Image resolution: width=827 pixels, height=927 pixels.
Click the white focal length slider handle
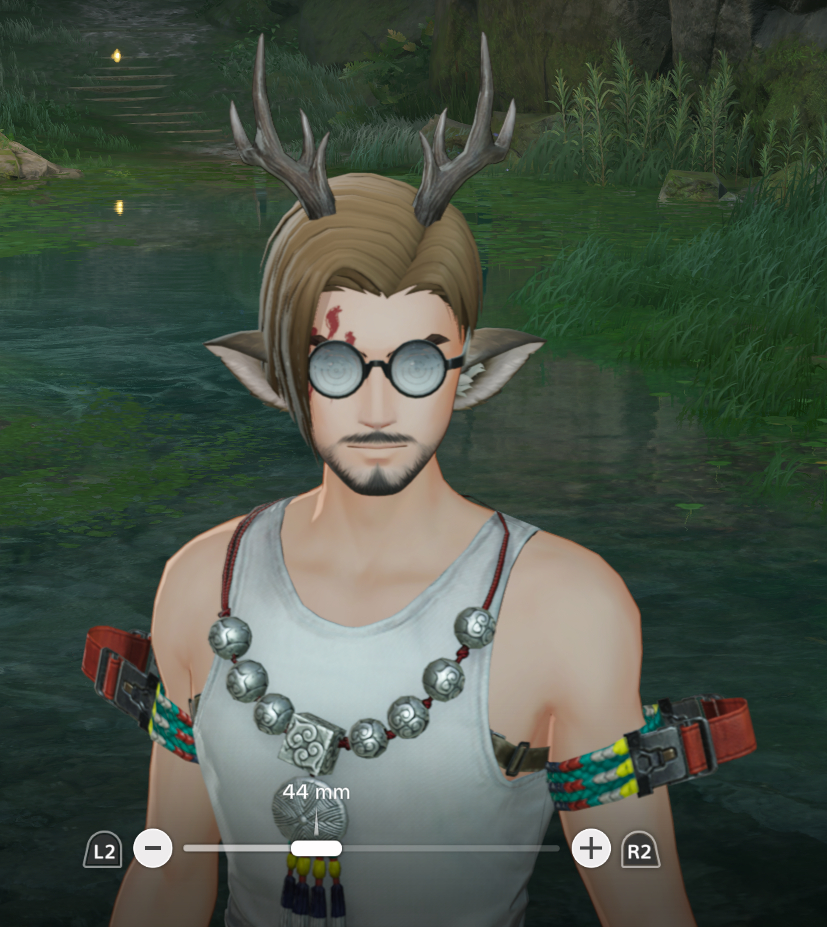(316, 848)
